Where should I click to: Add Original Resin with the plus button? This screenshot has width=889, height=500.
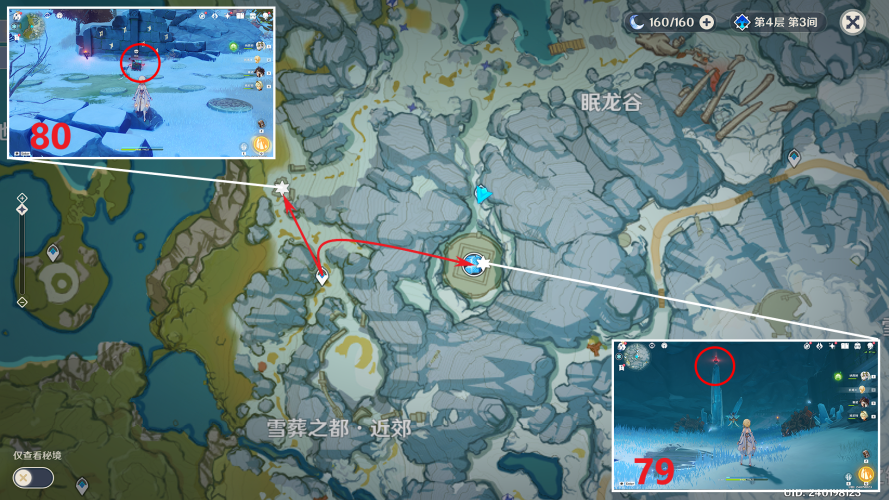point(707,22)
